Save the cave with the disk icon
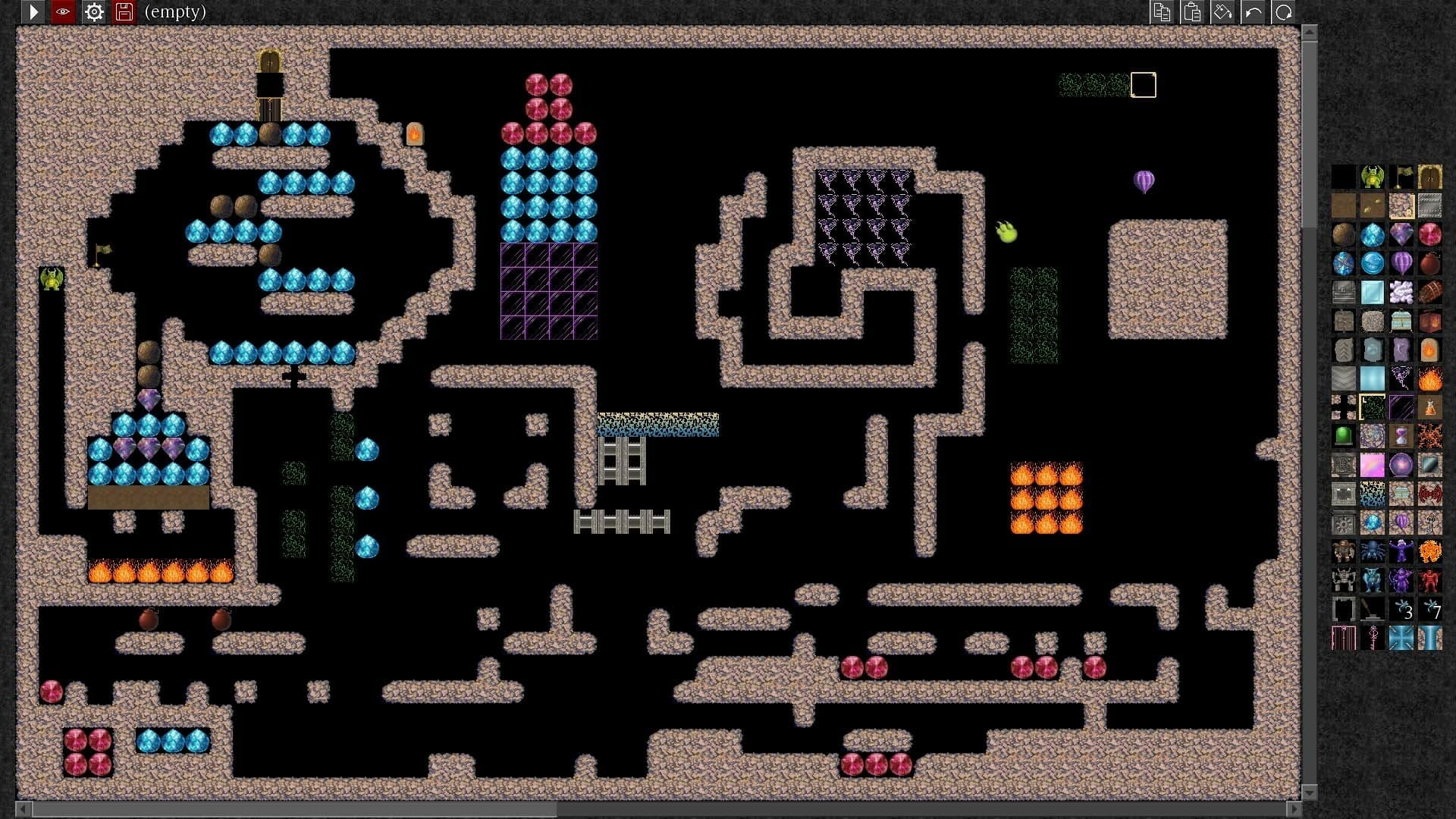 pyautogui.click(x=124, y=12)
